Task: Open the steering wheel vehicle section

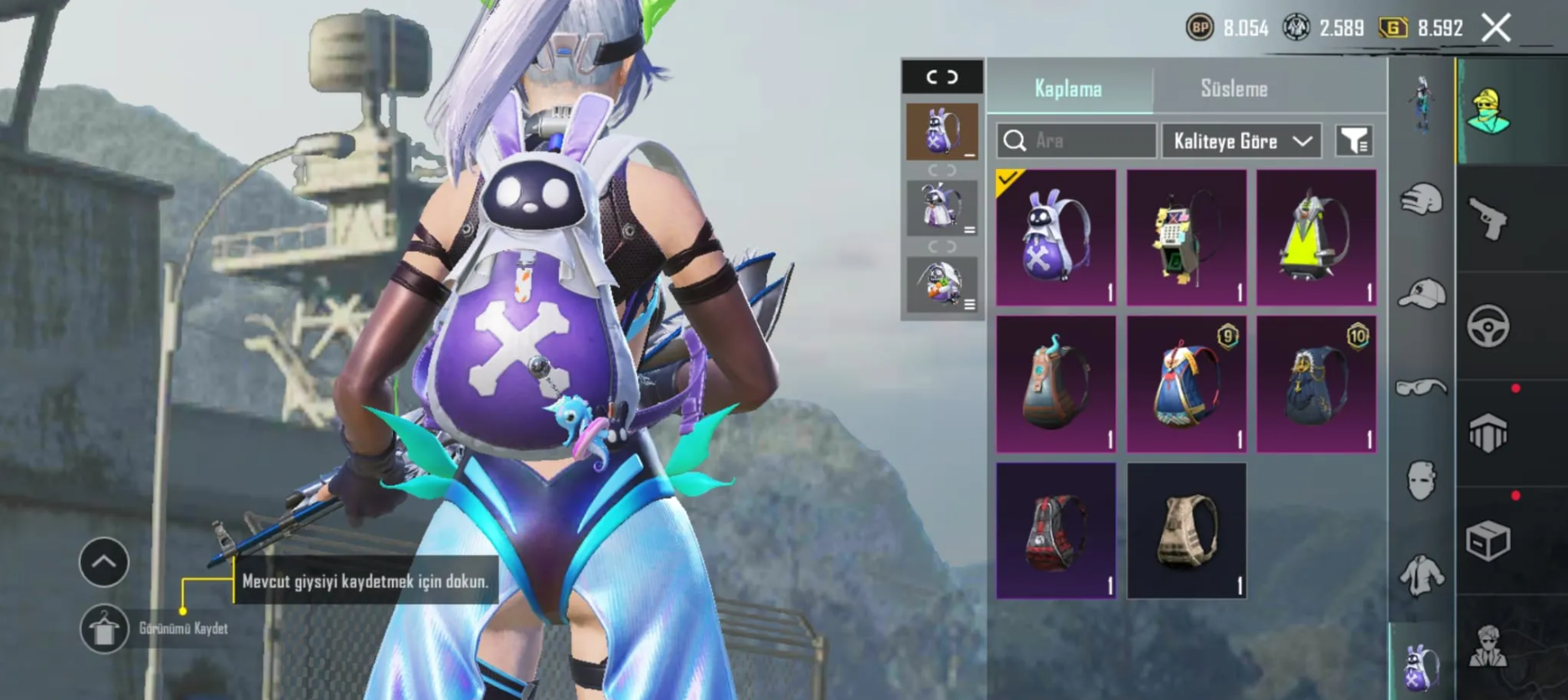Action: tap(1488, 327)
